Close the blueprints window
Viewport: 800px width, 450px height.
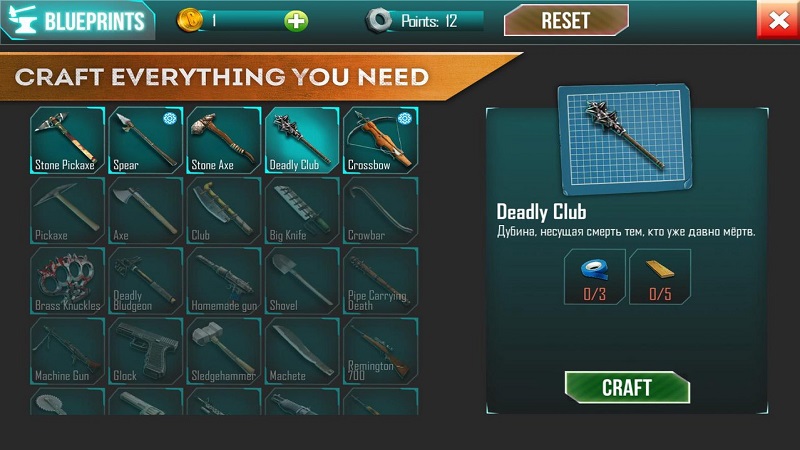(776, 20)
